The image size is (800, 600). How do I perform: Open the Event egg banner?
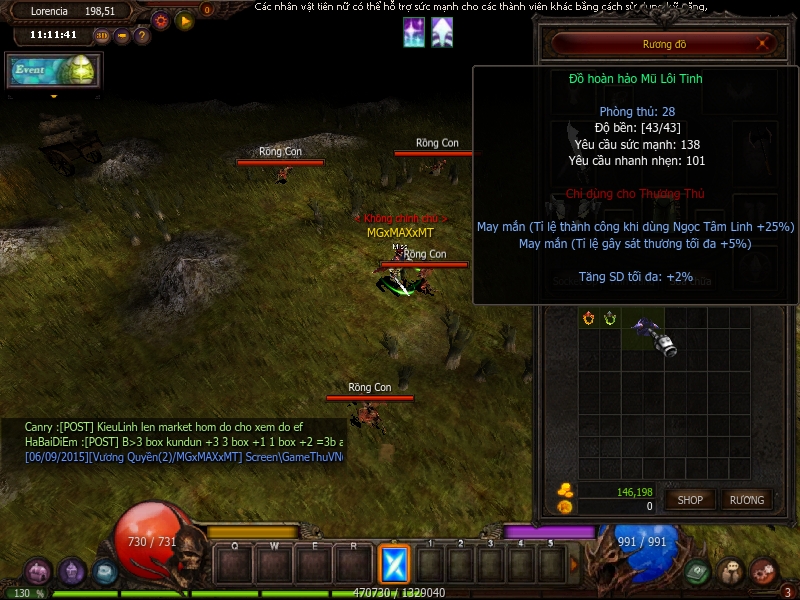click(x=54, y=70)
